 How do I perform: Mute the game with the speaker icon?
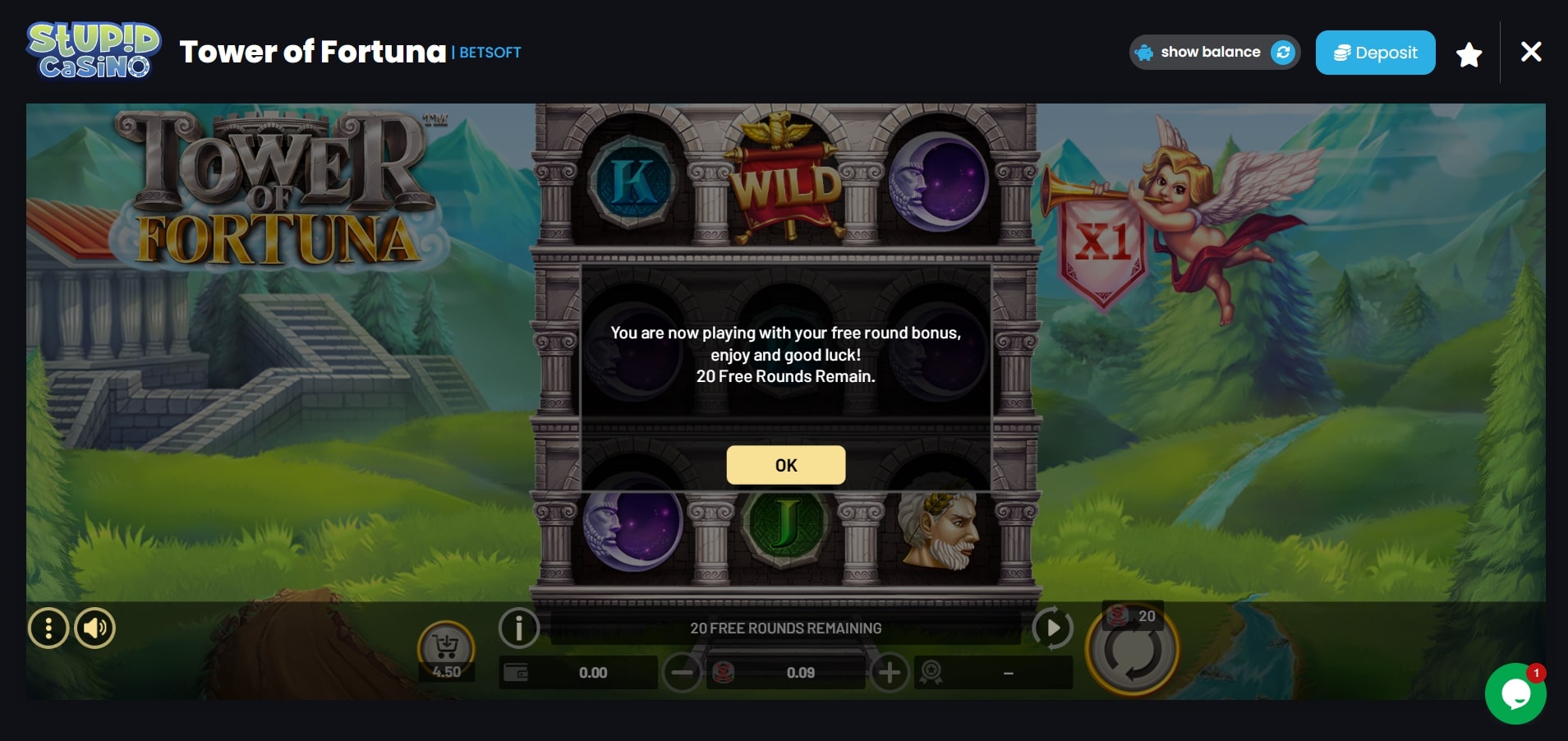tap(94, 628)
